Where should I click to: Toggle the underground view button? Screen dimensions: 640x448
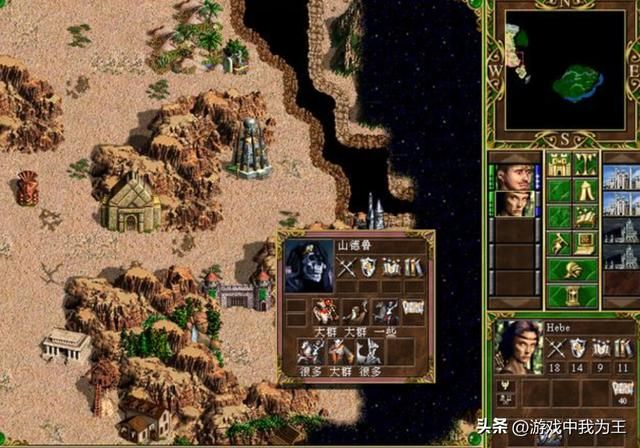586,164
